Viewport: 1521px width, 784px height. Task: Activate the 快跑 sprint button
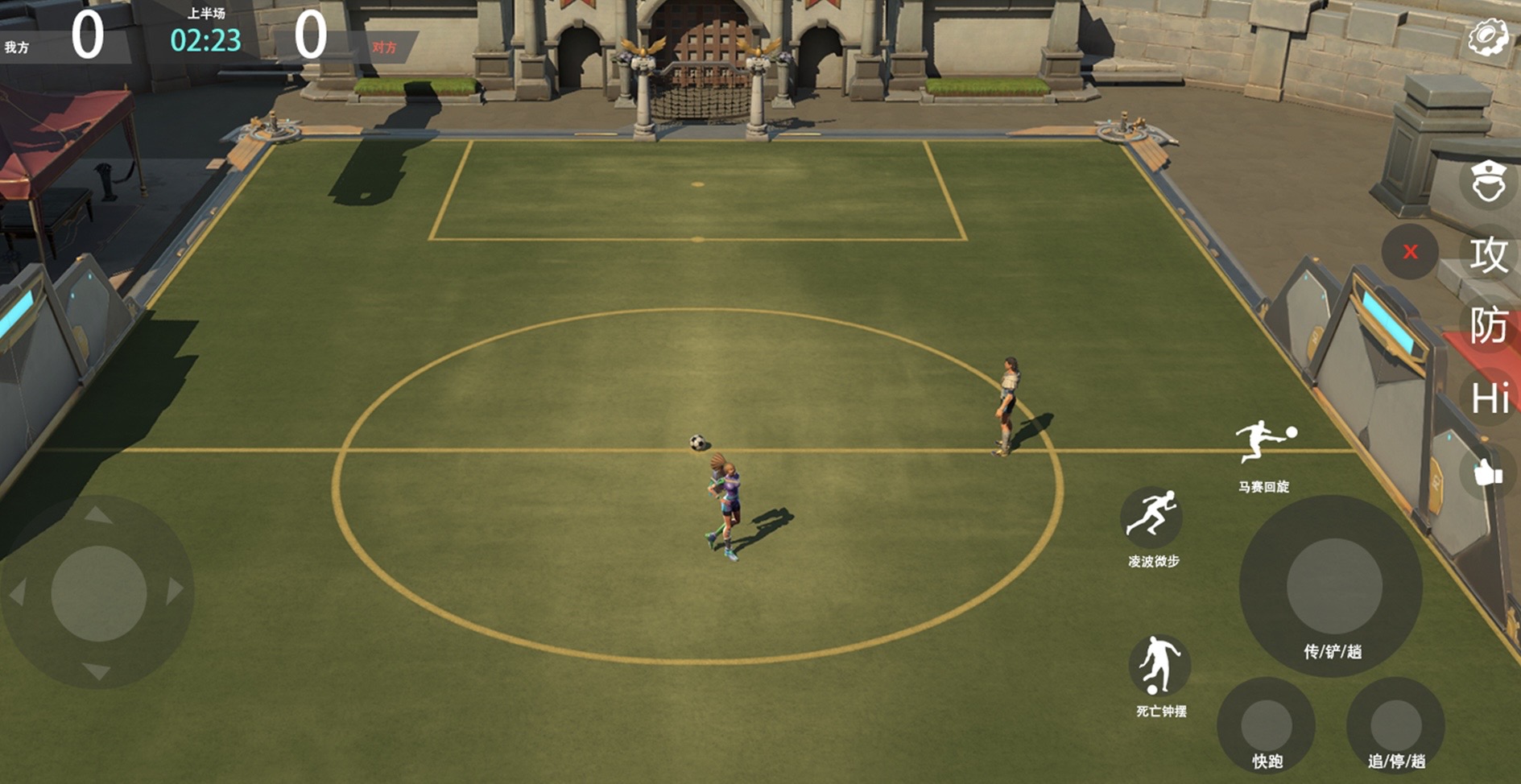pyautogui.click(x=1267, y=725)
